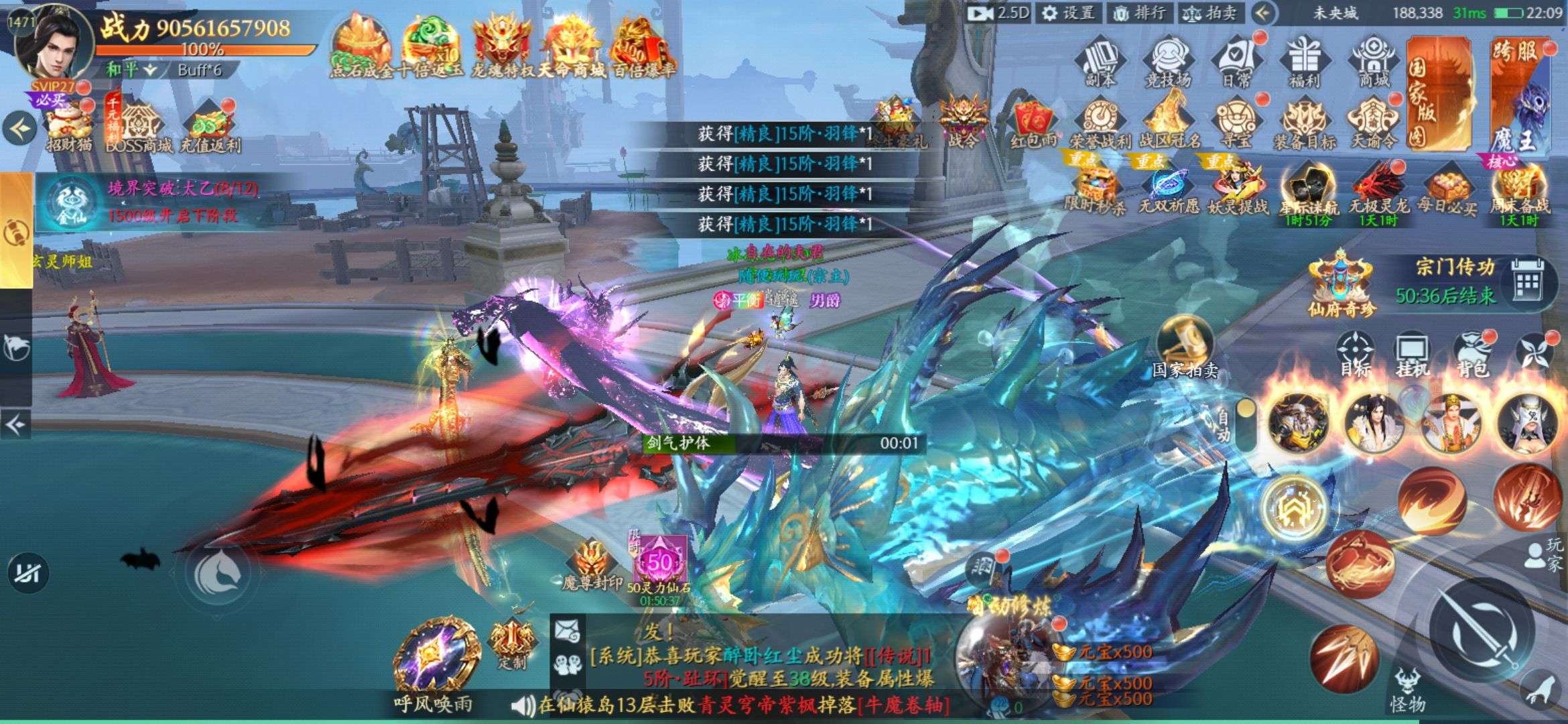
Task: Open the 魔尊封印 feature
Action: [592, 565]
